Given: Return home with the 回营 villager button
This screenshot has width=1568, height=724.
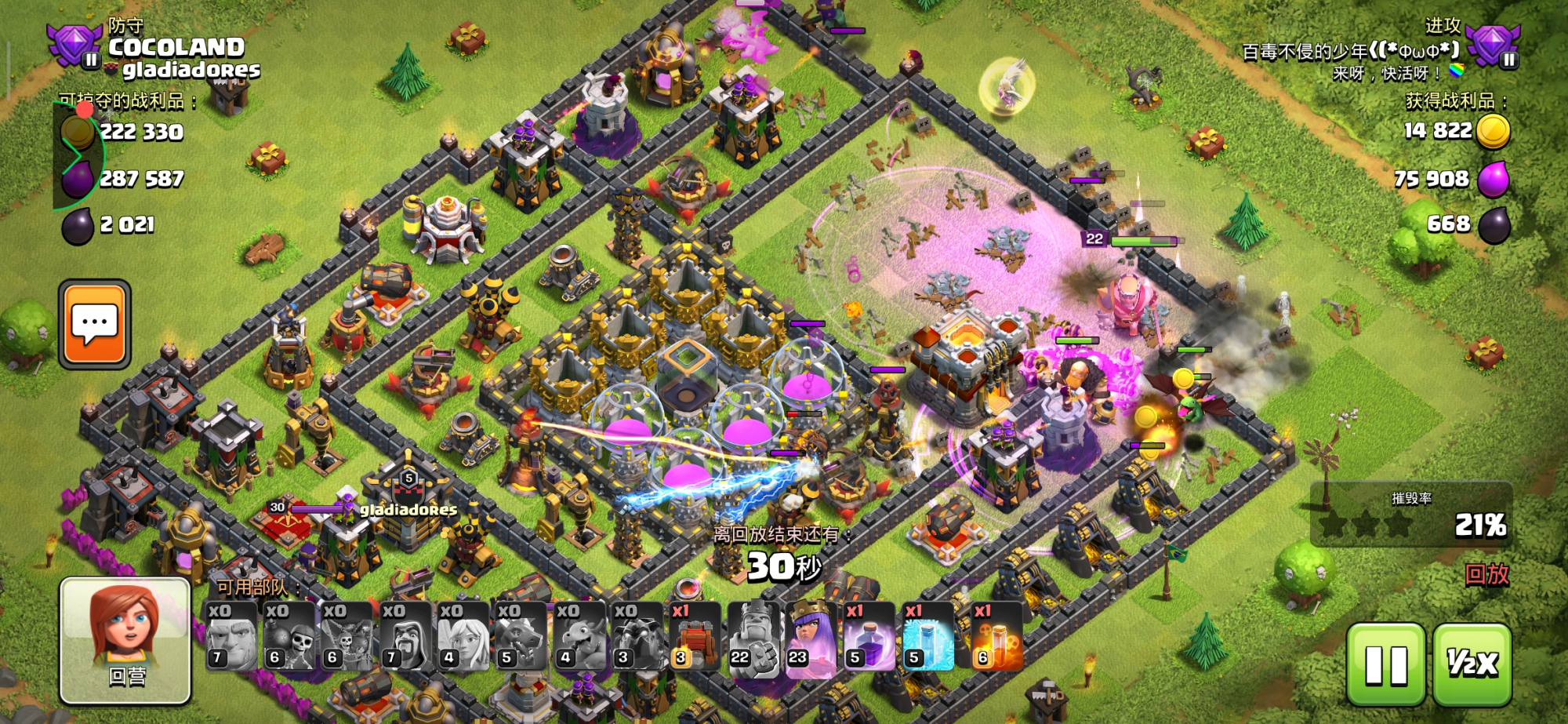Looking at the screenshot, I should pyautogui.click(x=126, y=639).
